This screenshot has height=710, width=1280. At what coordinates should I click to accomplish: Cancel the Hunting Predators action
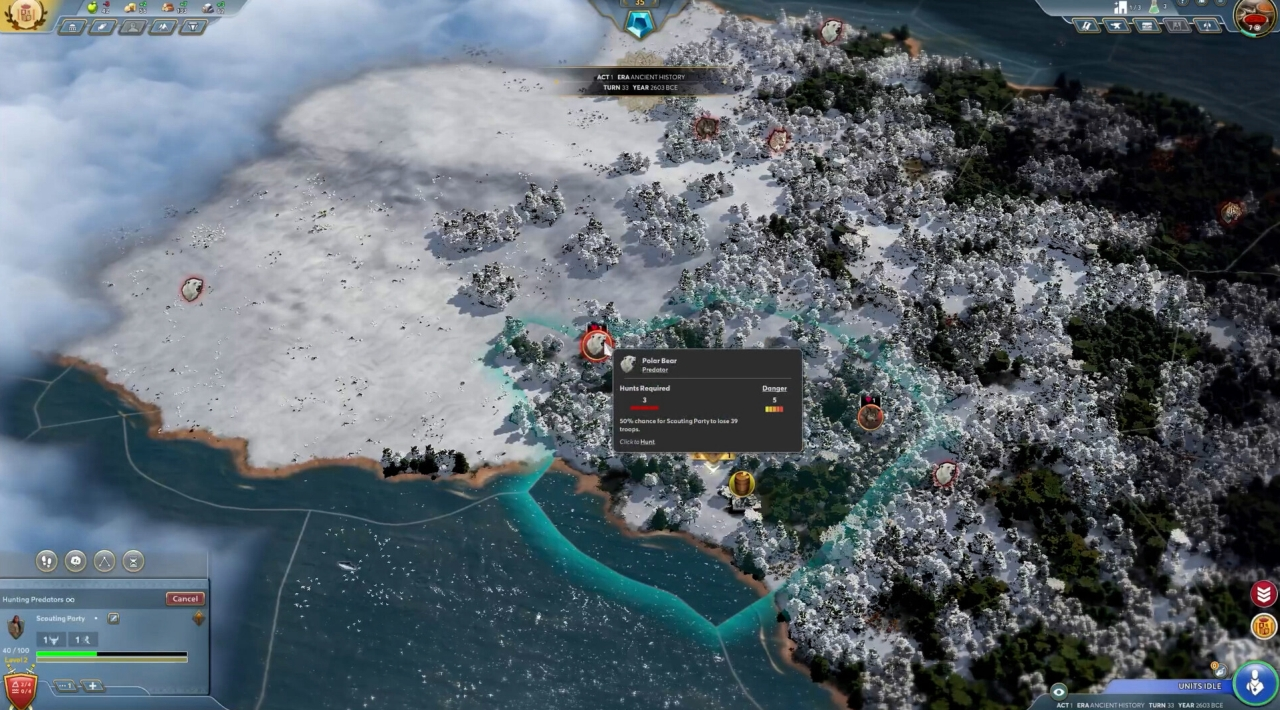pyautogui.click(x=185, y=599)
